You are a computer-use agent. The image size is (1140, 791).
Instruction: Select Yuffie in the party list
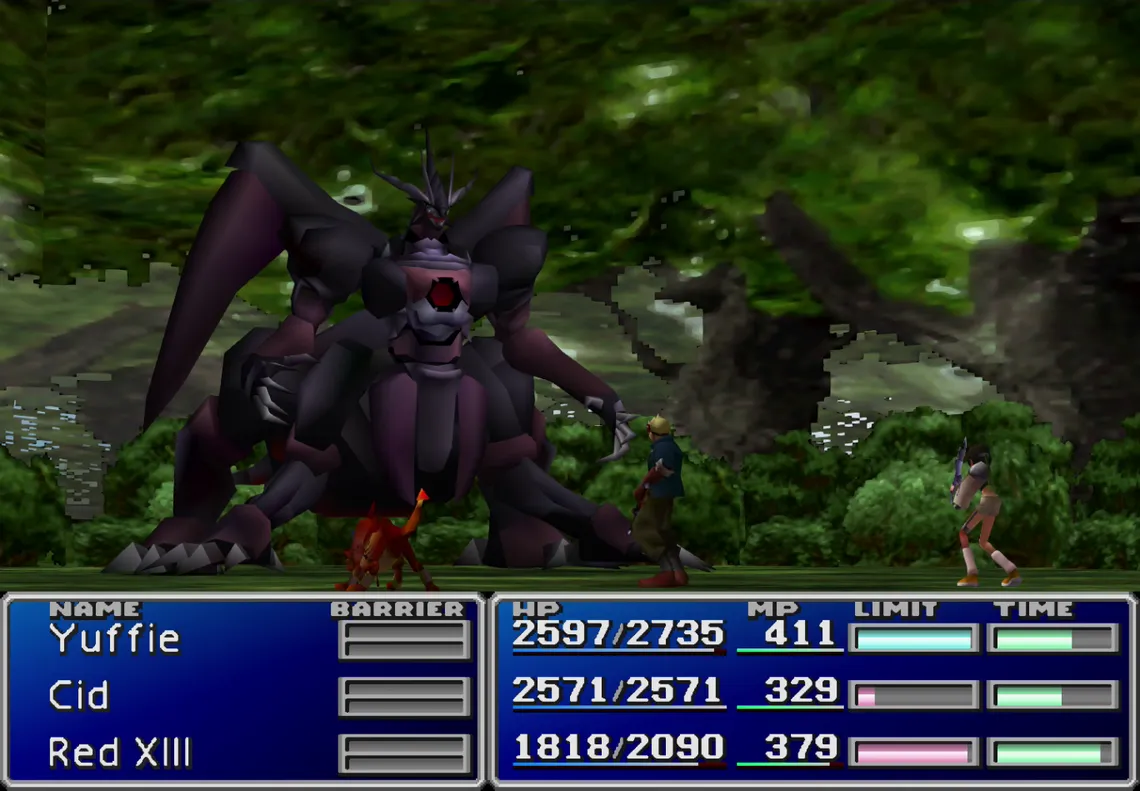coord(114,638)
